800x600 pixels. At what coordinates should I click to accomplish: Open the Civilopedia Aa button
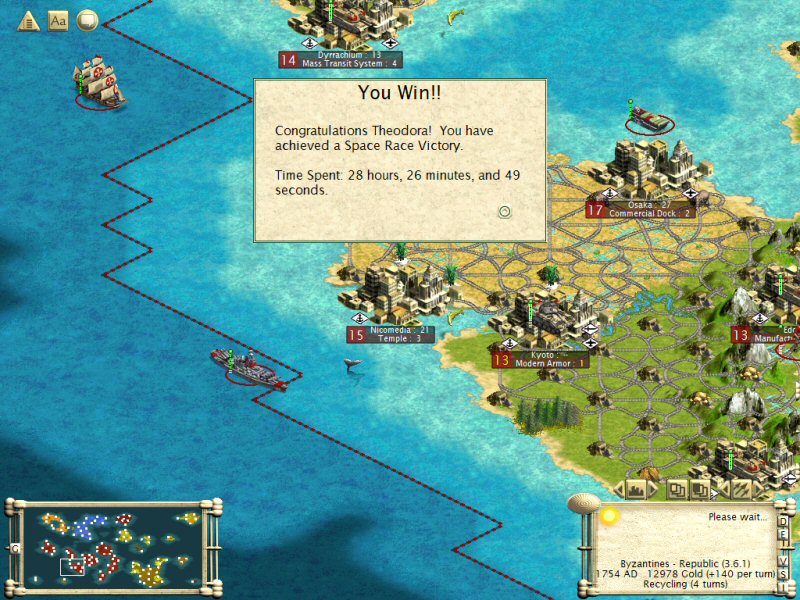click(x=58, y=20)
